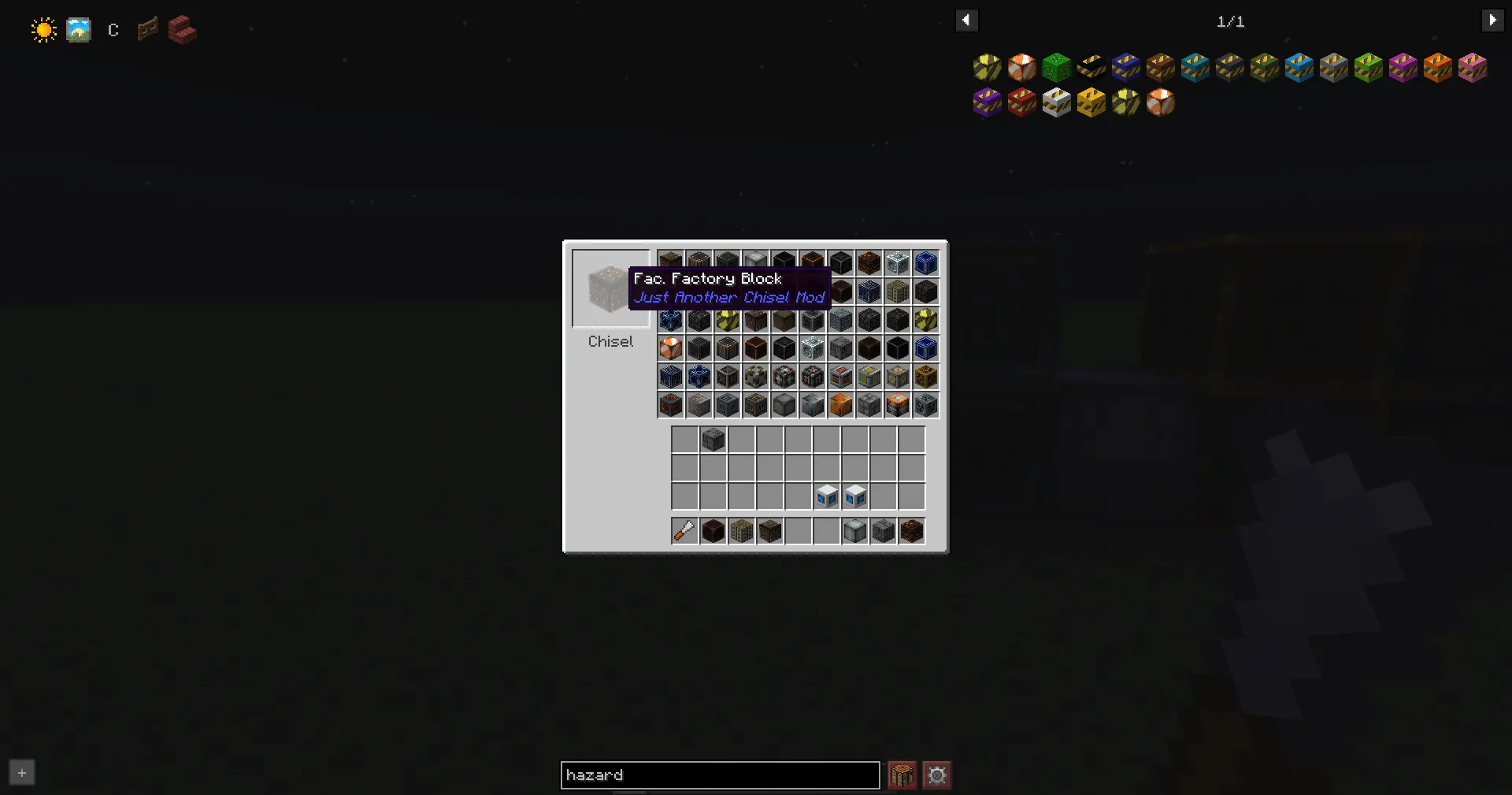Toggle weather with the painting icon

79,29
